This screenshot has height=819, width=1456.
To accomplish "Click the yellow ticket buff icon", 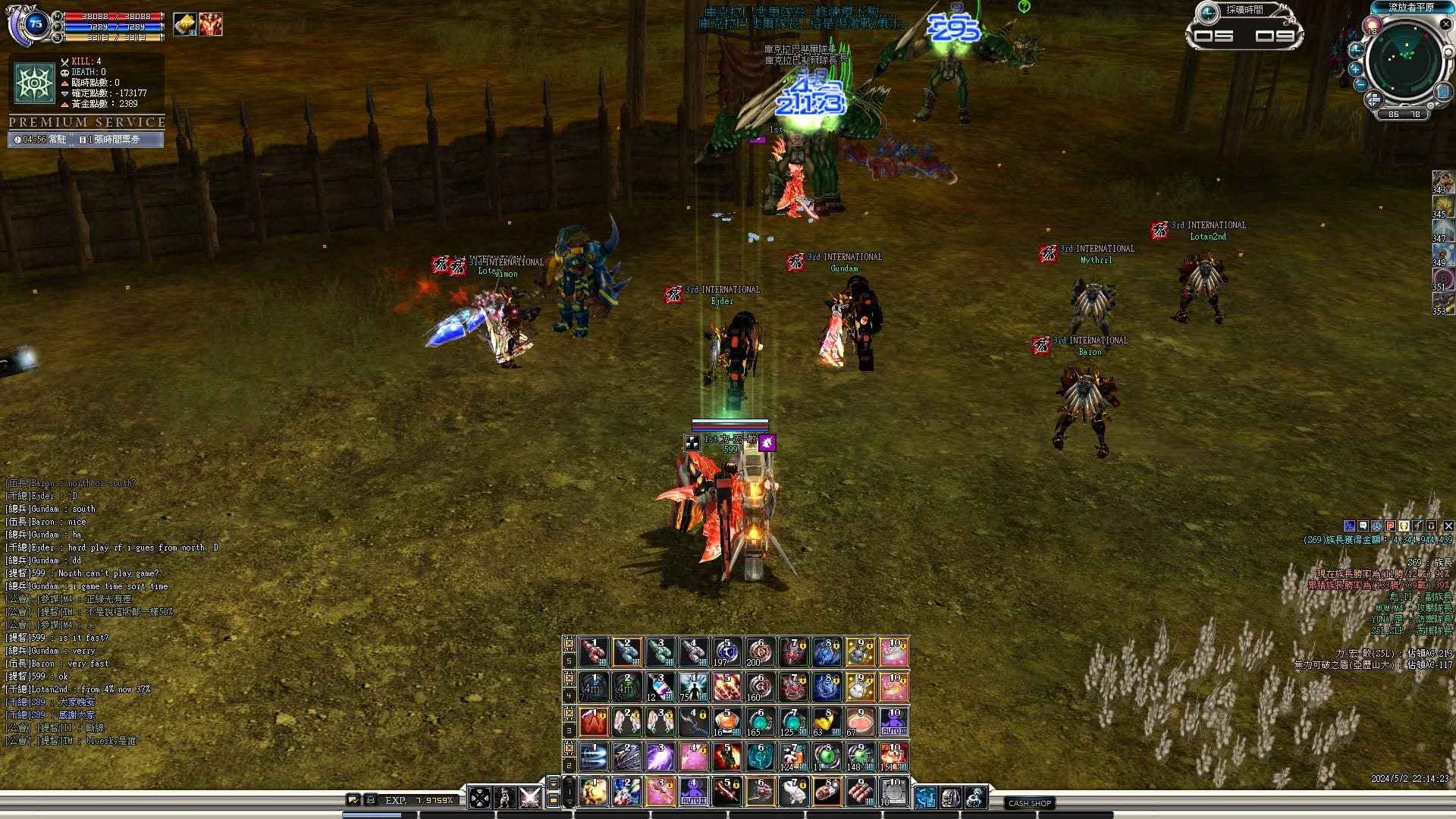I will click(x=184, y=24).
